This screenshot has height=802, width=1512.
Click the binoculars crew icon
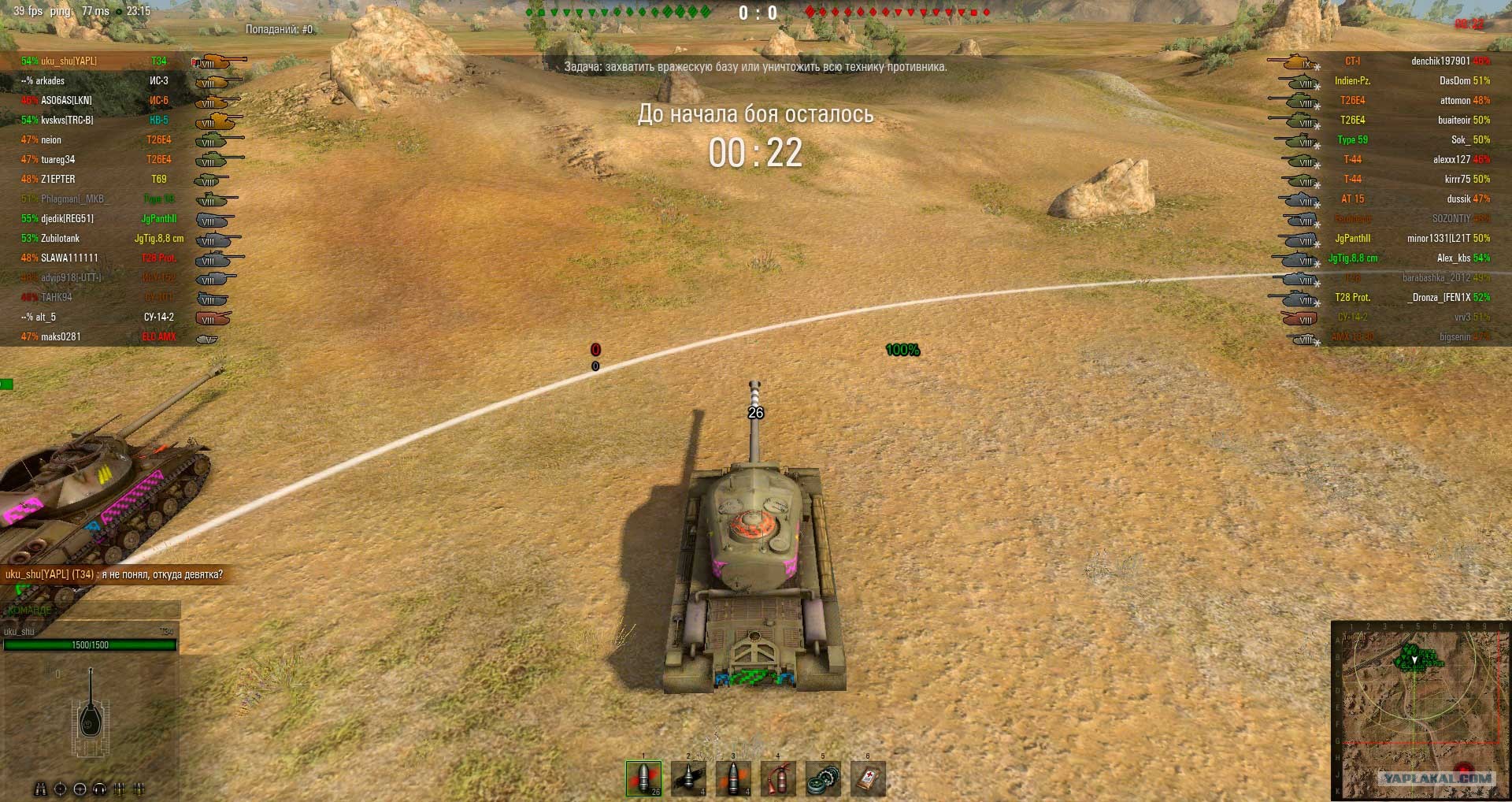(41, 789)
